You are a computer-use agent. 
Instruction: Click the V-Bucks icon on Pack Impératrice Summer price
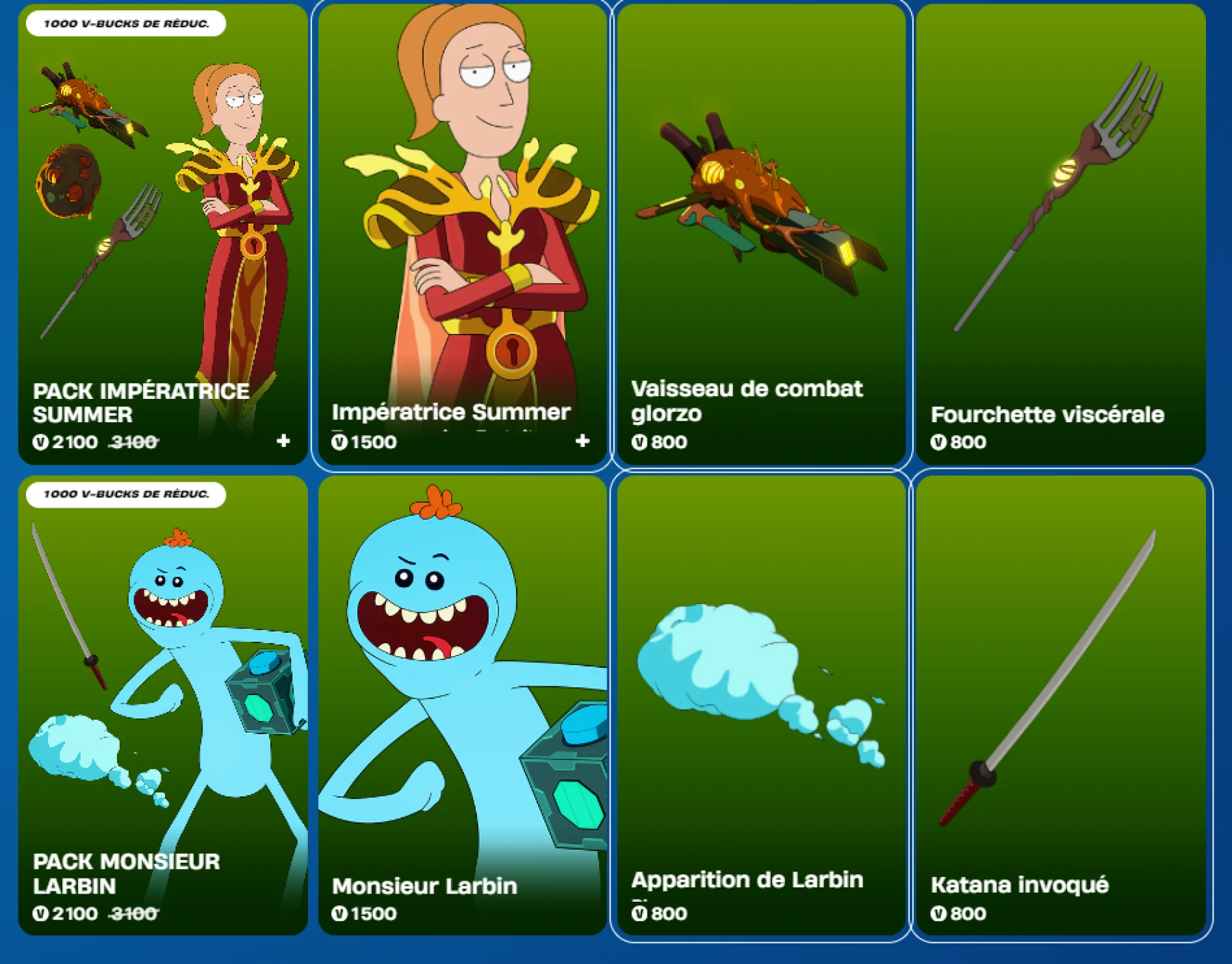(x=41, y=443)
